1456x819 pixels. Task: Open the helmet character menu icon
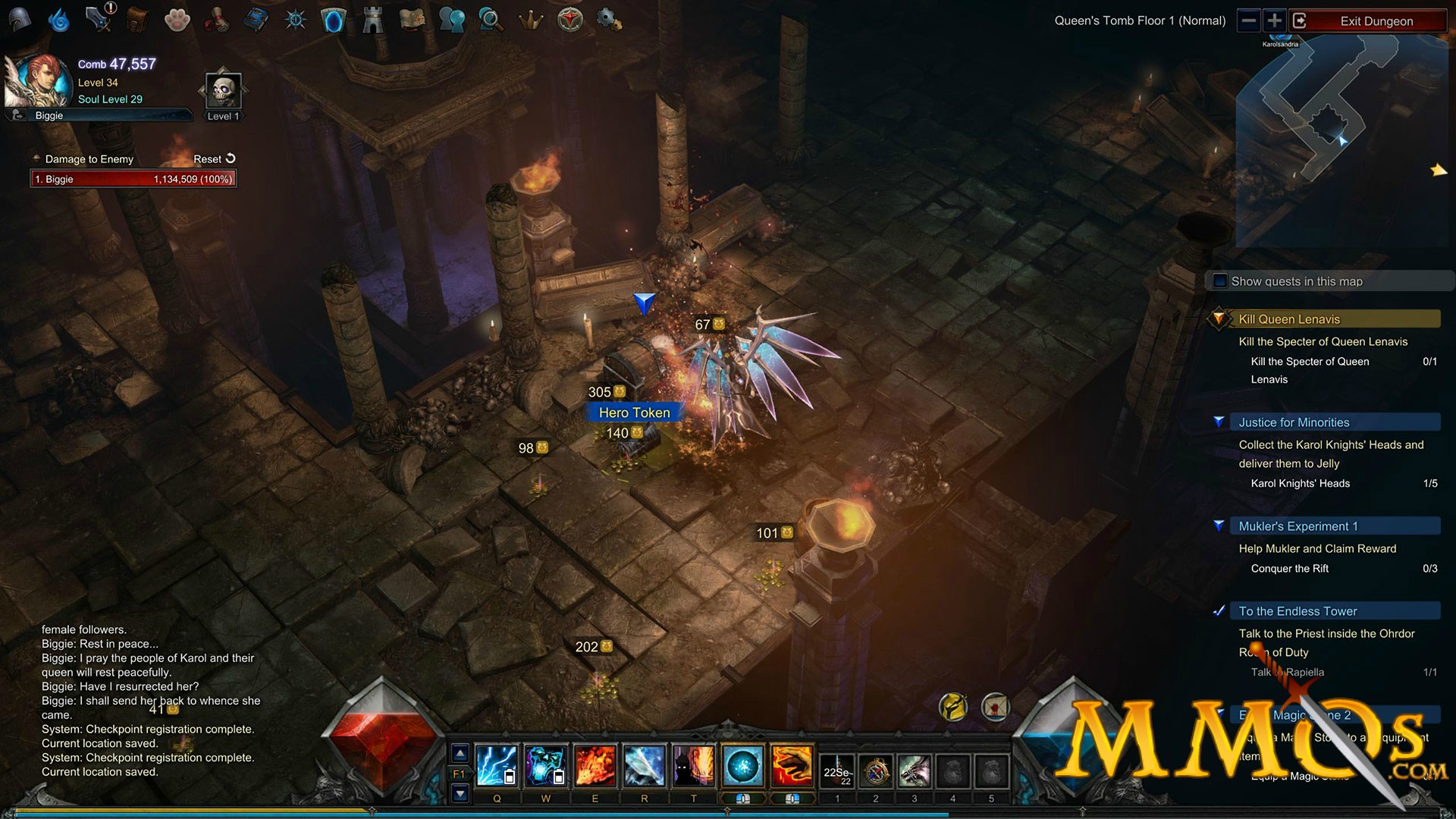[20, 20]
